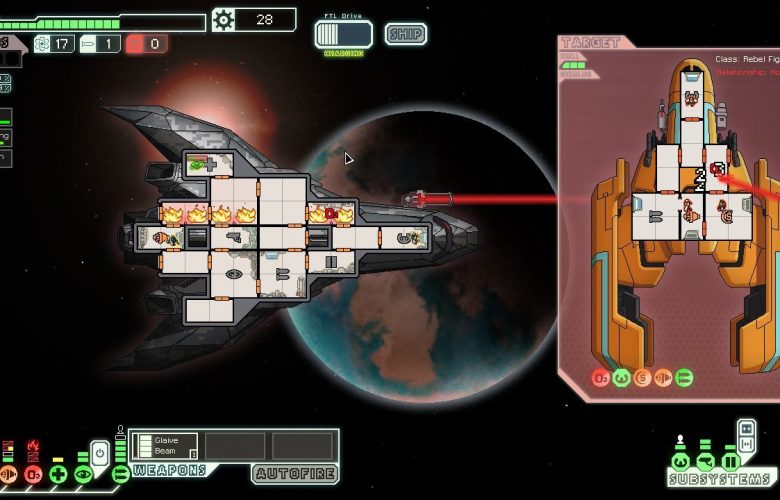This screenshot has width=780, height=500.
Task: Select the red oxygen system icon
Action: coord(33,474)
